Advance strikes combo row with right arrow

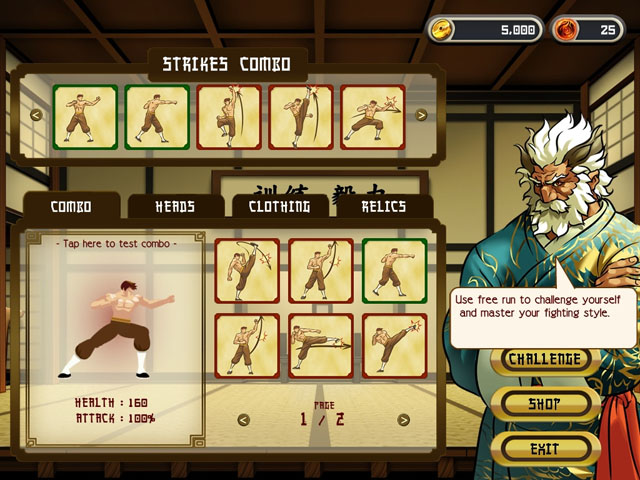pos(421,115)
